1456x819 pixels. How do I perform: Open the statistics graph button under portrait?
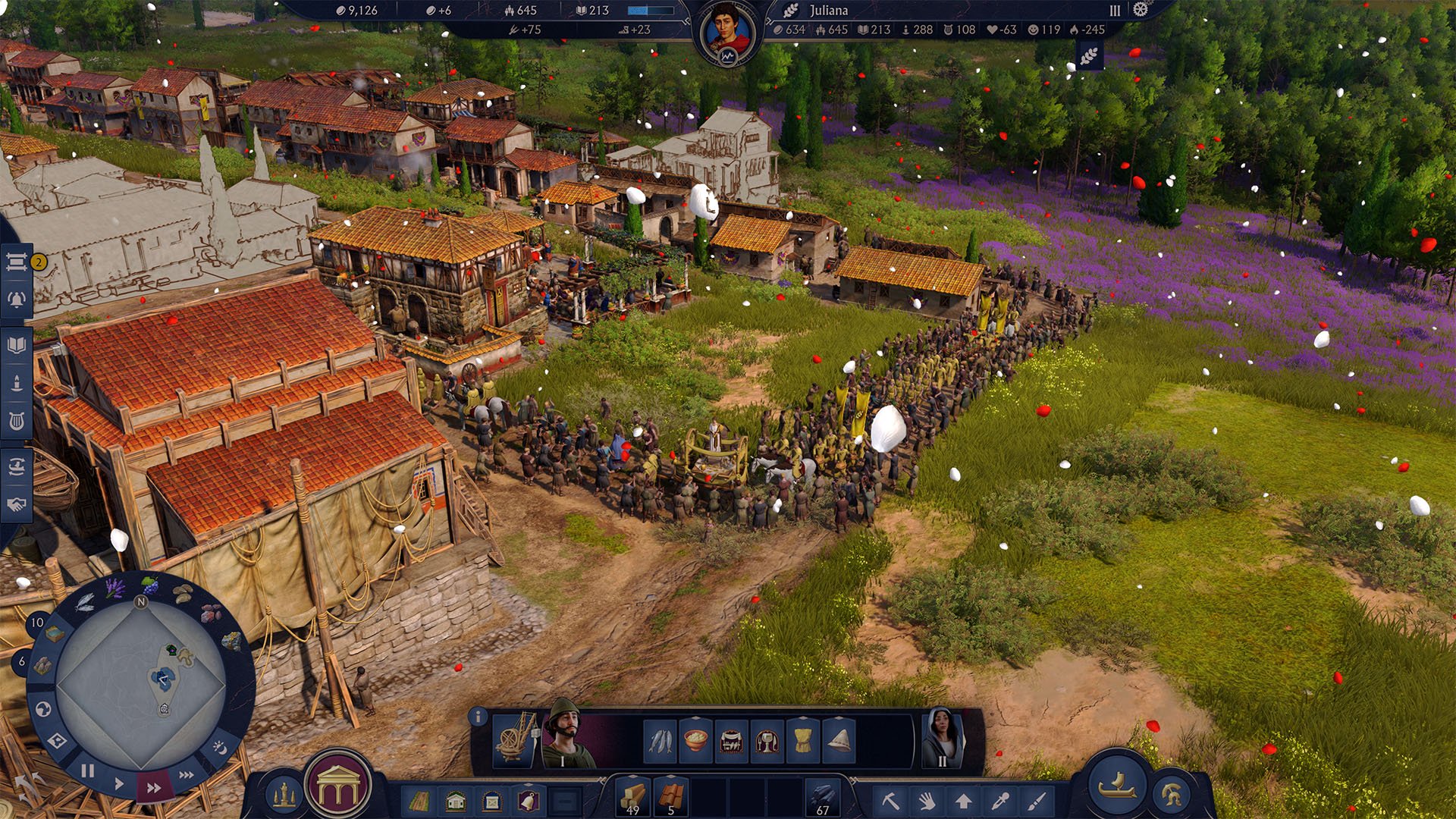click(x=727, y=58)
